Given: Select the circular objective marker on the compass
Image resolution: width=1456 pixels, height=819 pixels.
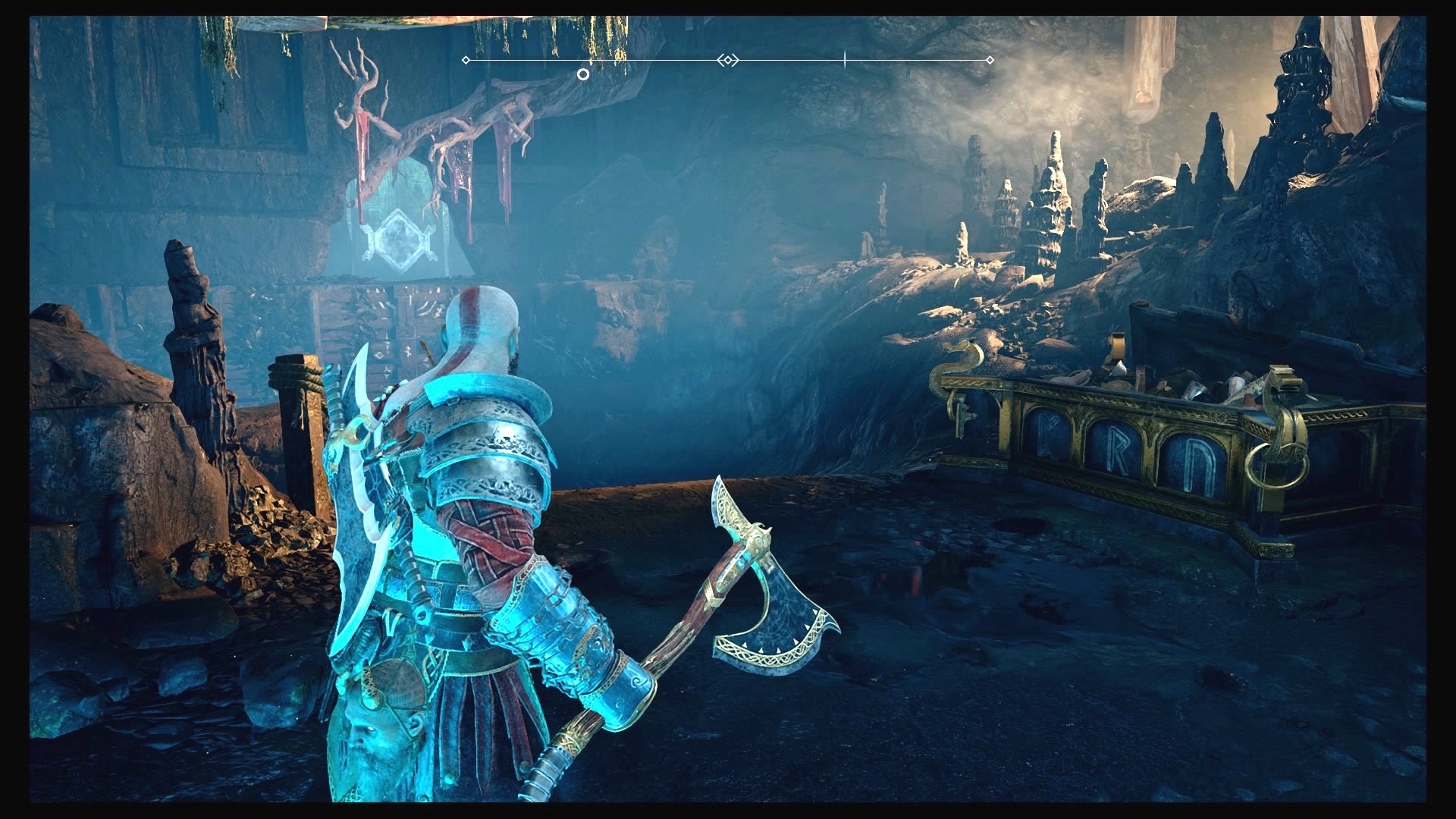Looking at the screenshot, I should click(582, 74).
